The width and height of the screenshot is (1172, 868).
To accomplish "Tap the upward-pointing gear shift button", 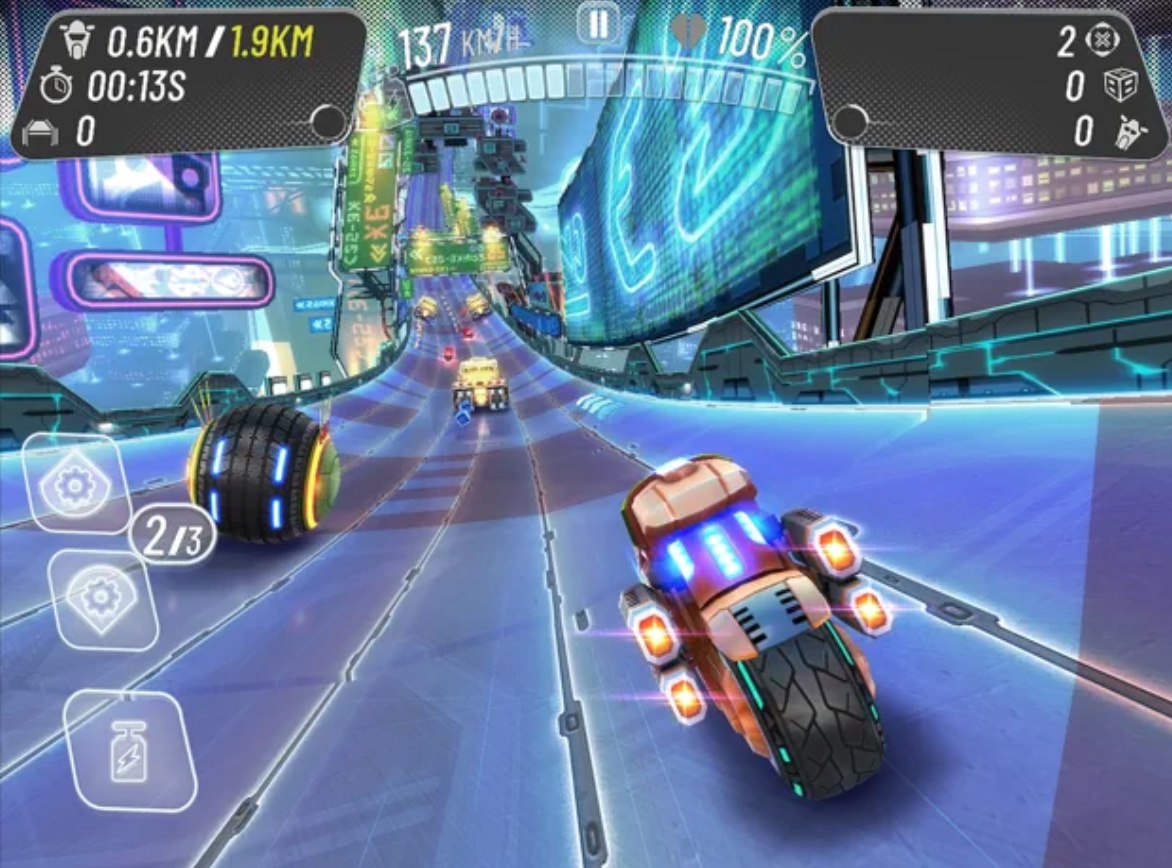I will (x=75, y=485).
